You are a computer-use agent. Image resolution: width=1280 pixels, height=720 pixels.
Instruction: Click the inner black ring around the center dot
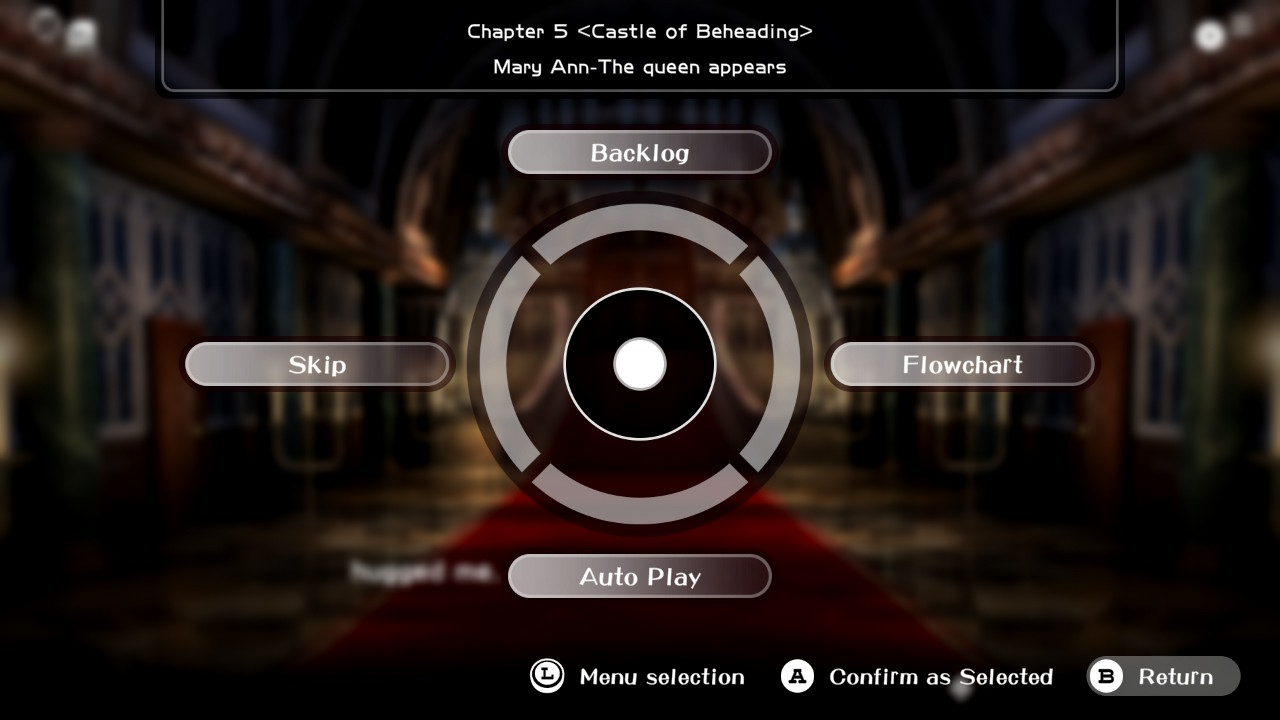click(639, 310)
